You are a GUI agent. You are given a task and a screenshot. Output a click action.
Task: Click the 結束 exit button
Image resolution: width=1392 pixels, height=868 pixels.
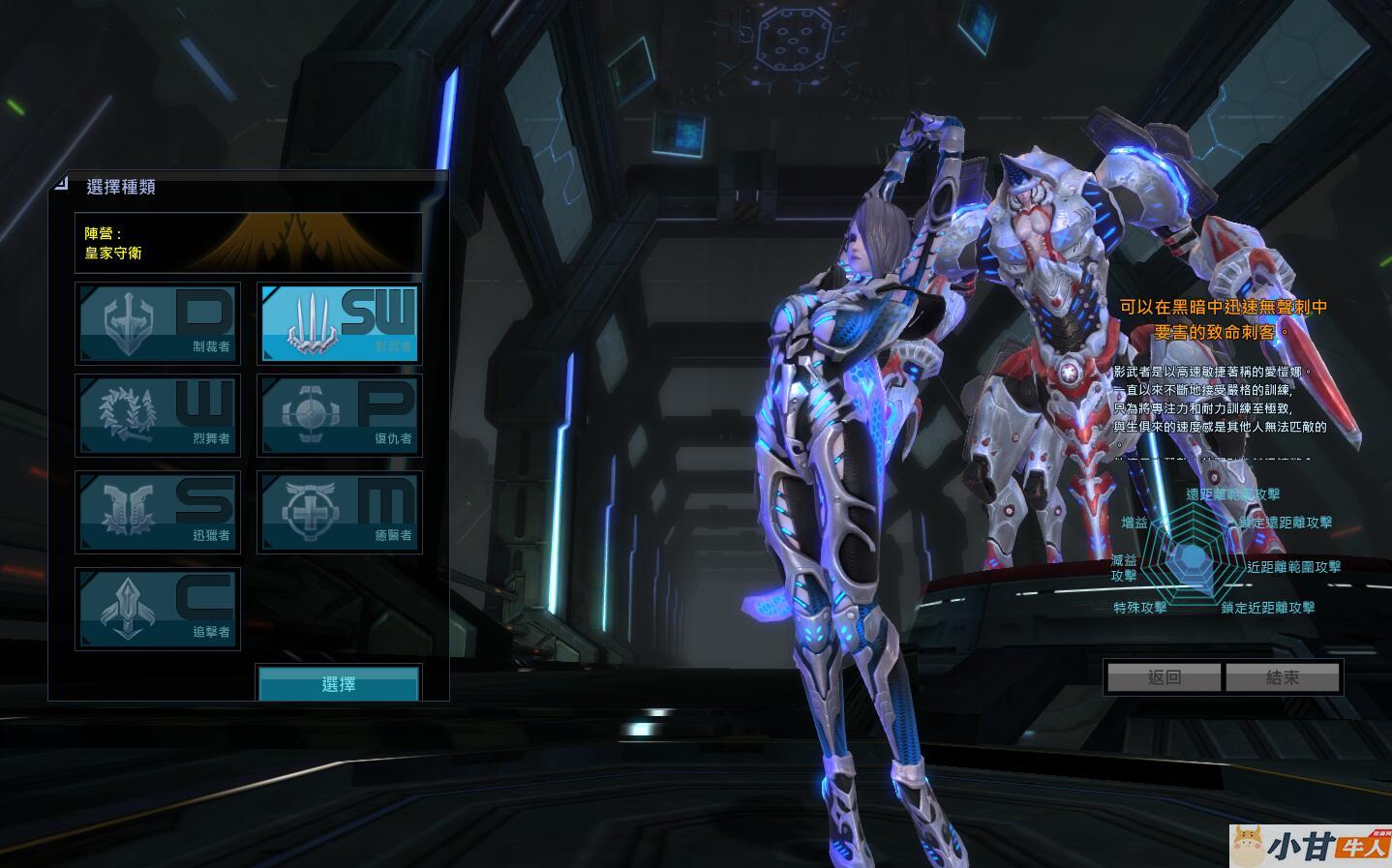coord(1283,677)
